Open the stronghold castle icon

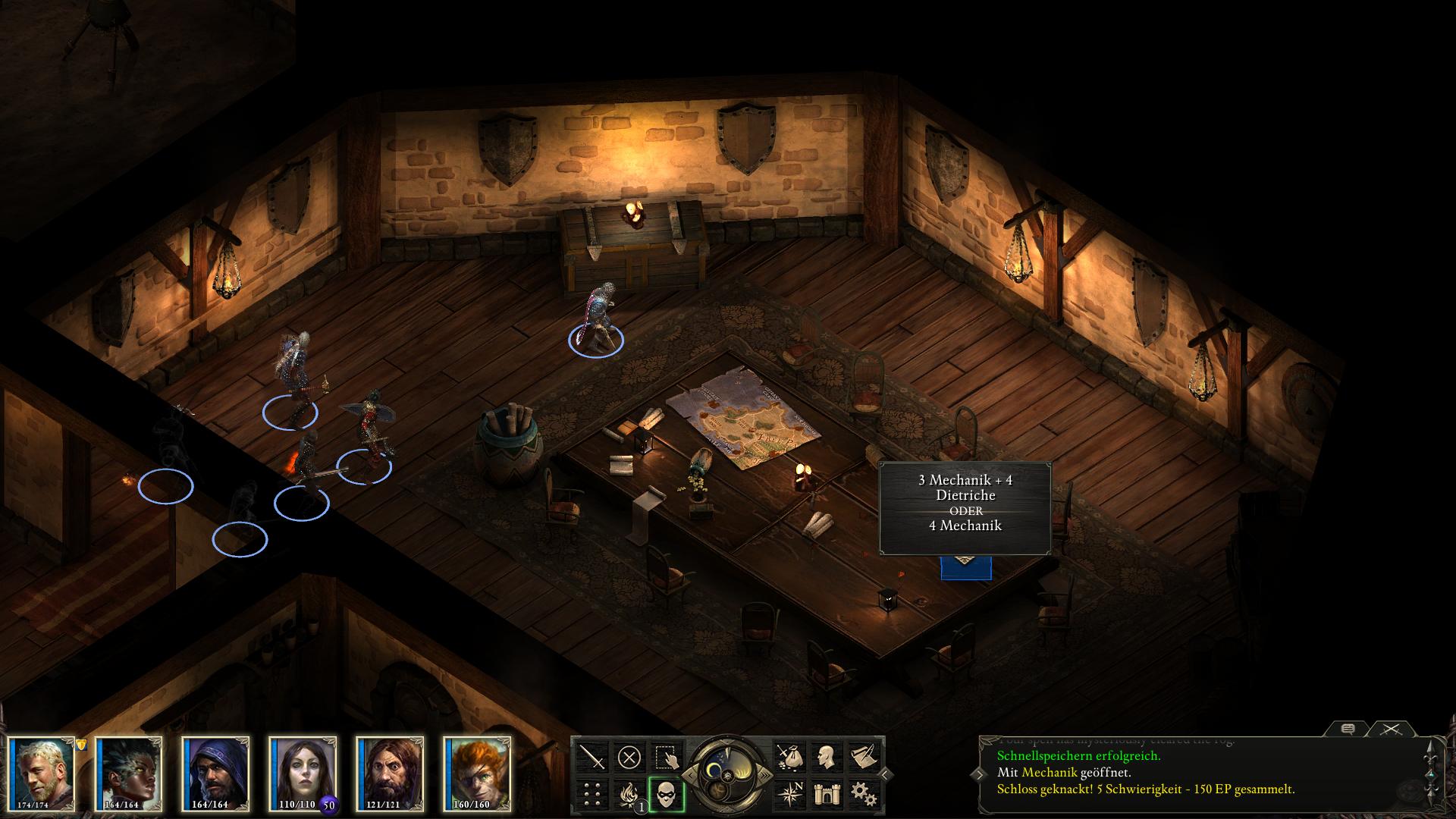click(x=826, y=793)
